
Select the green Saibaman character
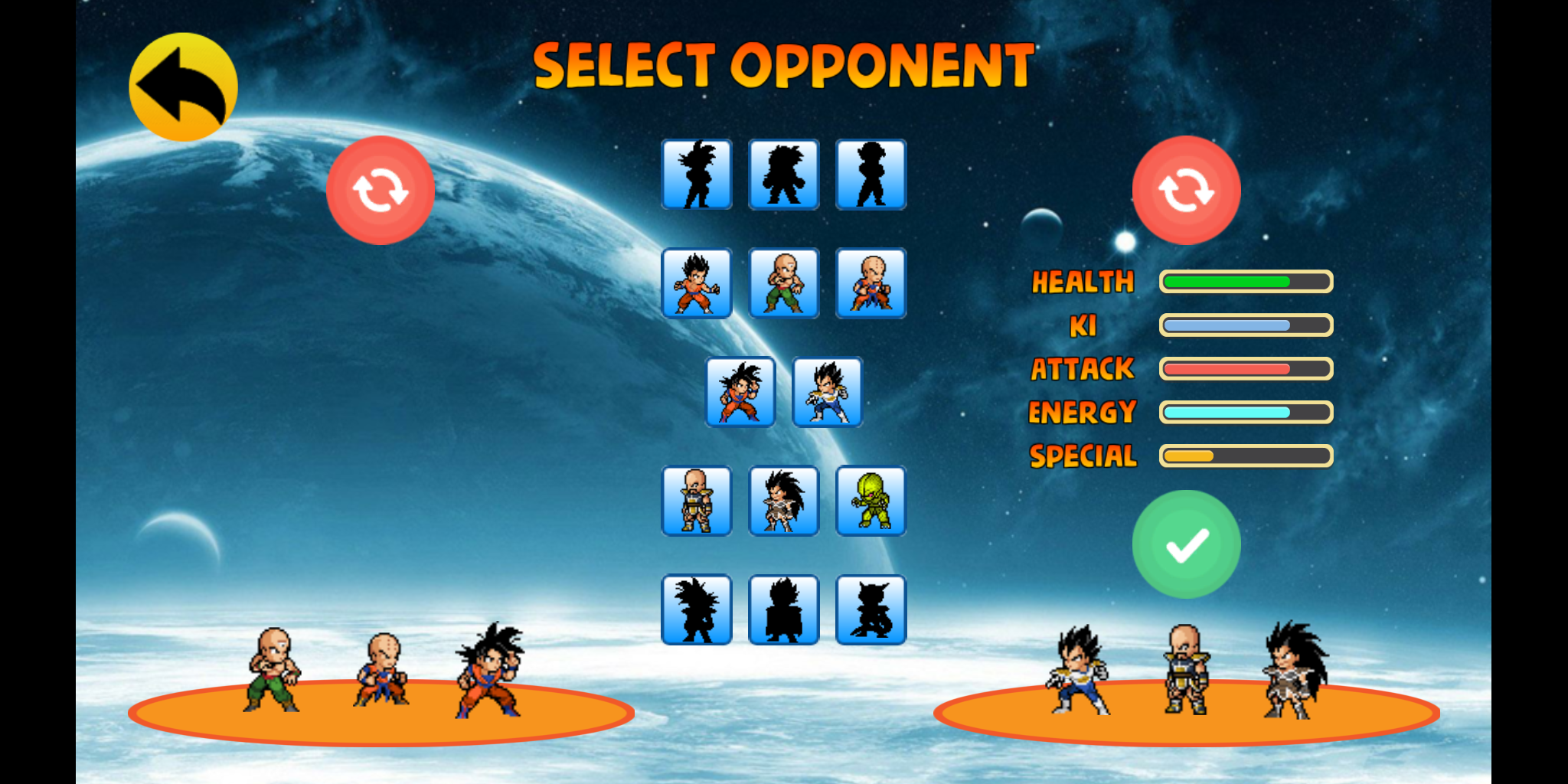(871, 501)
